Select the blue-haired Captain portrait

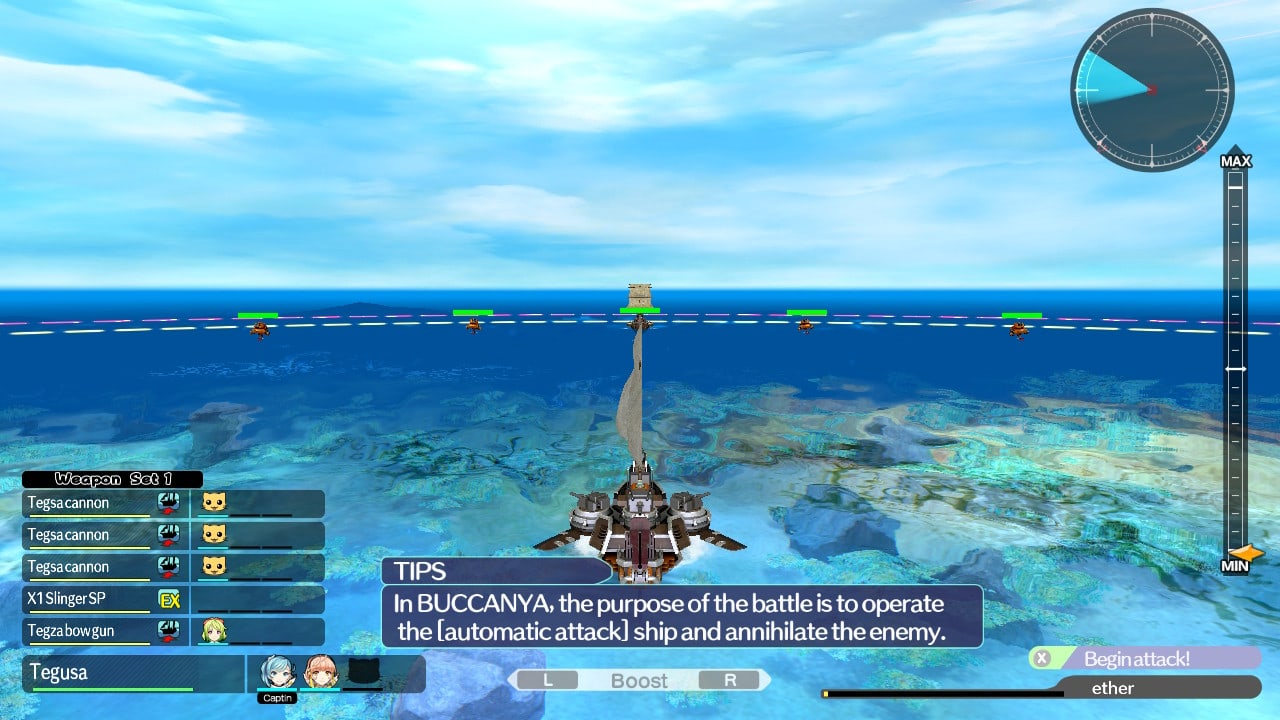(x=276, y=670)
